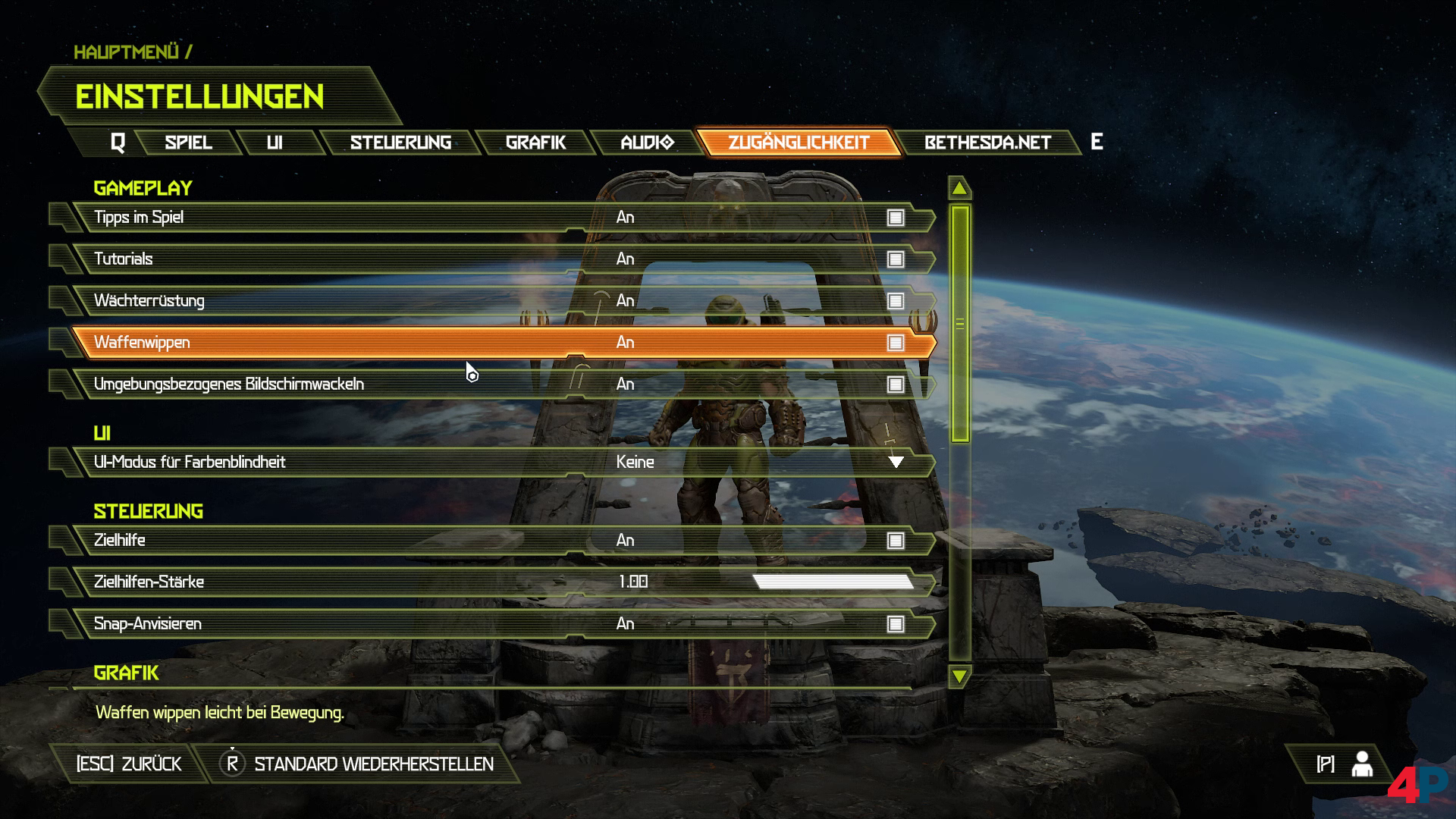Toggle the Tipps im Spiel checkbox
The height and width of the screenshot is (819, 1456).
(x=896, y=218)
